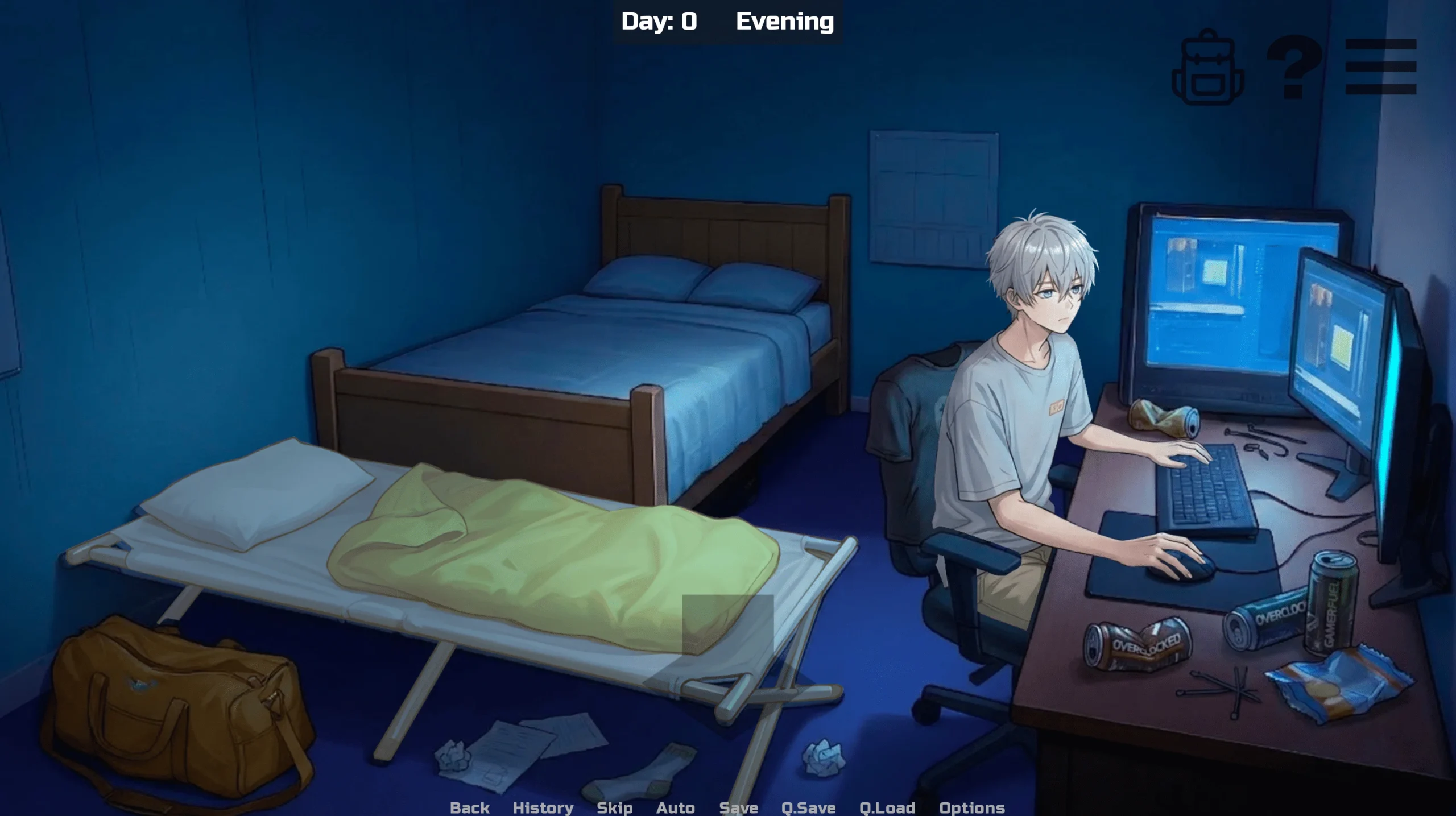Open the hamburger menu icon

(x=1380, y=67)
